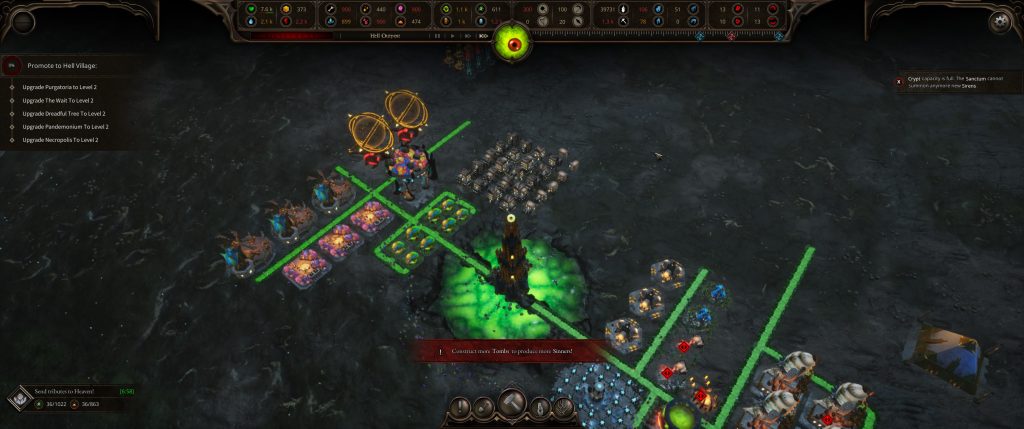
Task: Select Upgrade Necropolis To Level 2 objective
Action: (x=61, y=140)
